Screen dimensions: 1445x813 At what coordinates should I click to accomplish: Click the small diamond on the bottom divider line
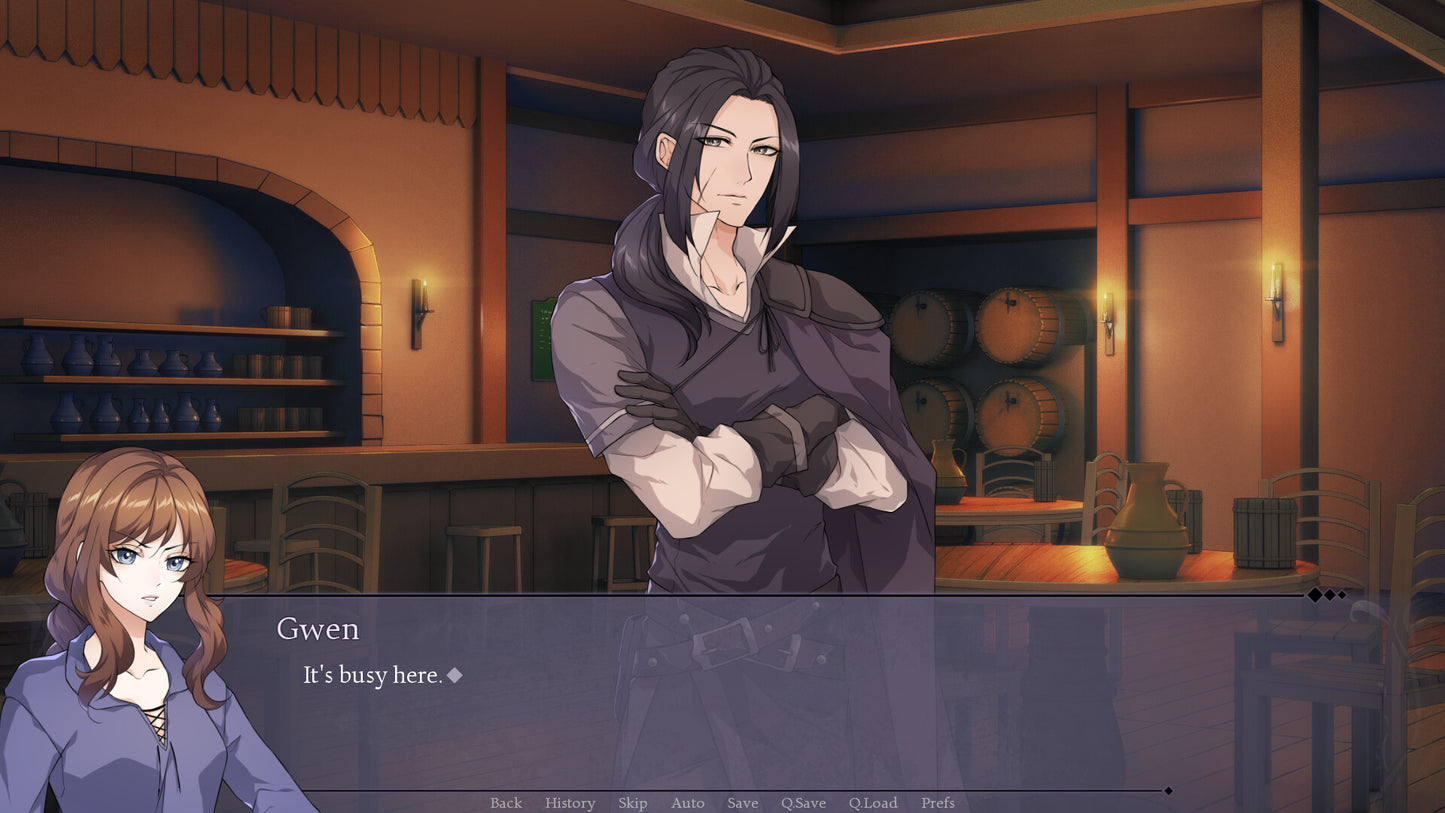[1168, 791]
